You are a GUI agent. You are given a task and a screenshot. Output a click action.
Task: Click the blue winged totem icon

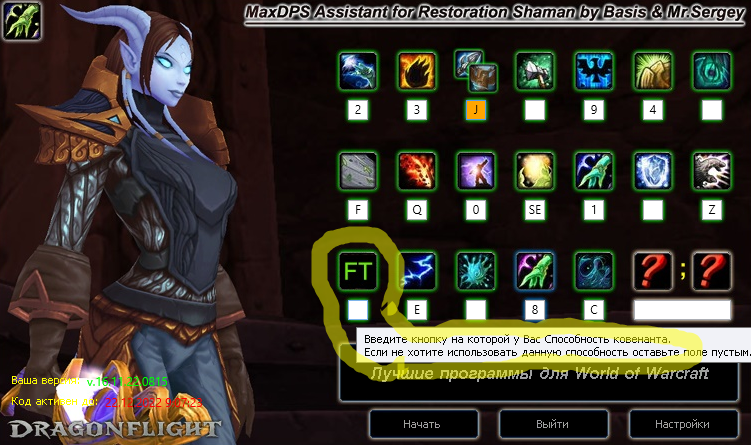tap(594, 70)
